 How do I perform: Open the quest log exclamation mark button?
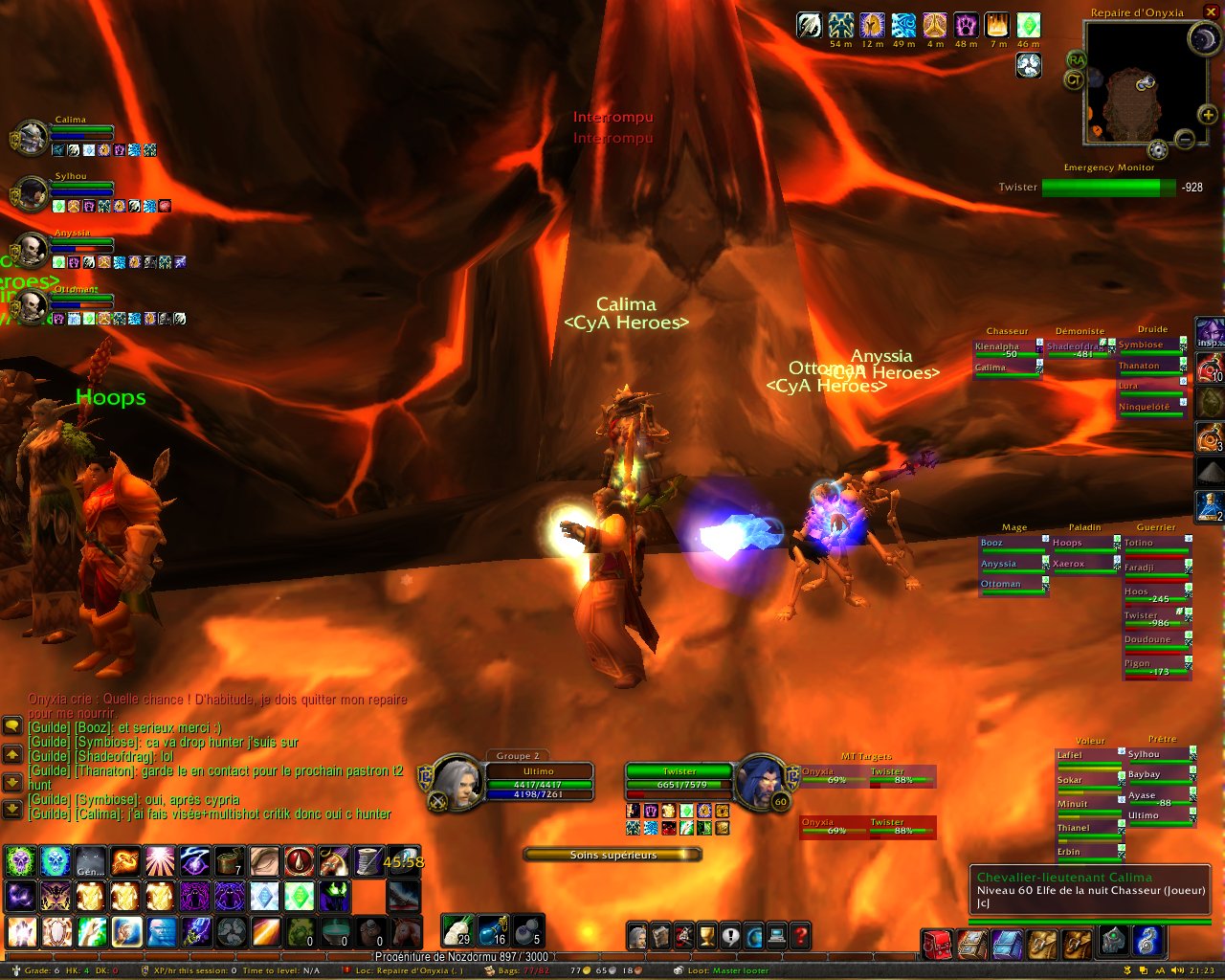tap(730, 935)
